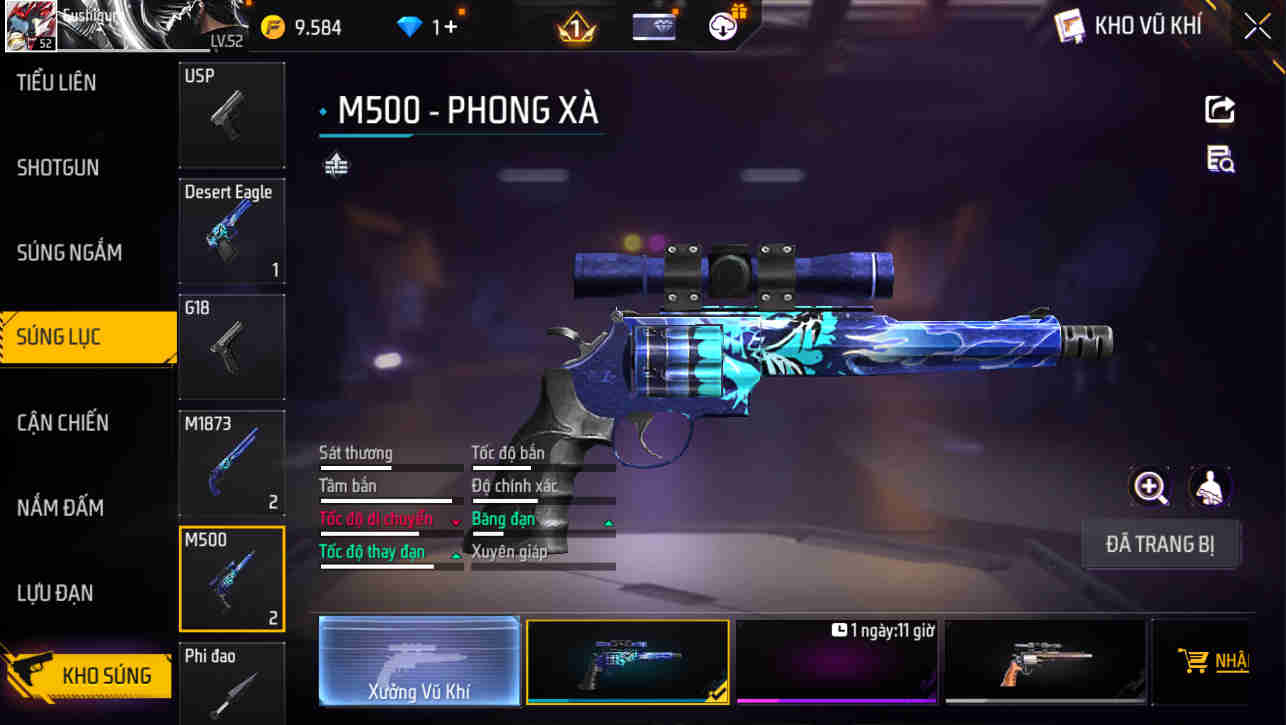The height and width of the screenshot is (725, 1286).
Task: Switch to the CẬN CHIẾN category
Action: [62, 423]
